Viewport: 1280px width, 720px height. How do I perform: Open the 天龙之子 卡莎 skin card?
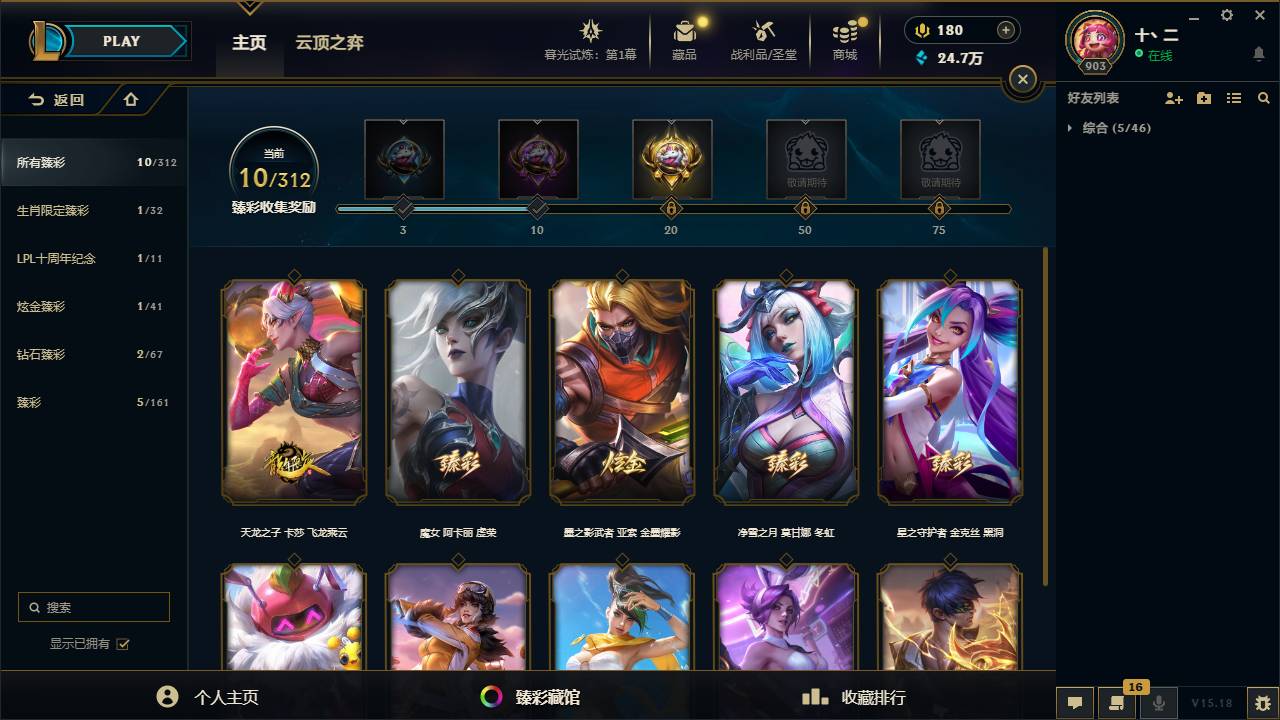(293, 392)
